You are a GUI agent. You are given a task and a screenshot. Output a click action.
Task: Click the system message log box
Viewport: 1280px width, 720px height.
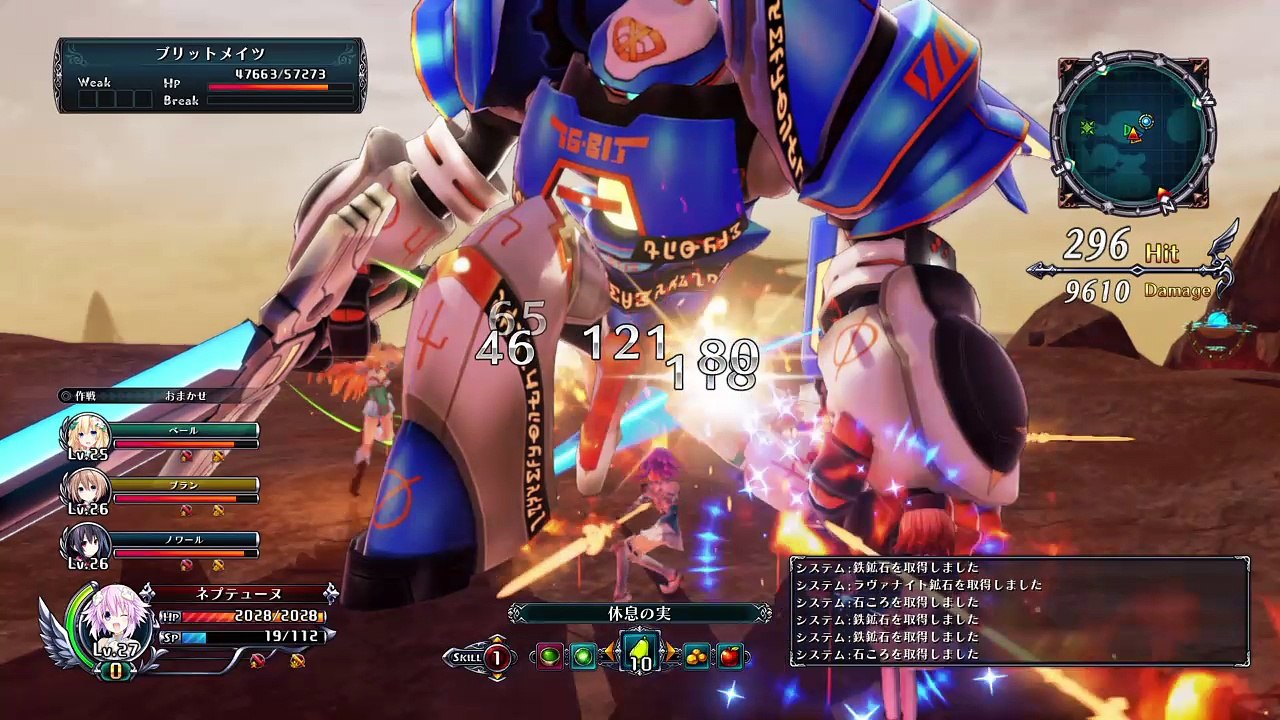coord(1019,611)
